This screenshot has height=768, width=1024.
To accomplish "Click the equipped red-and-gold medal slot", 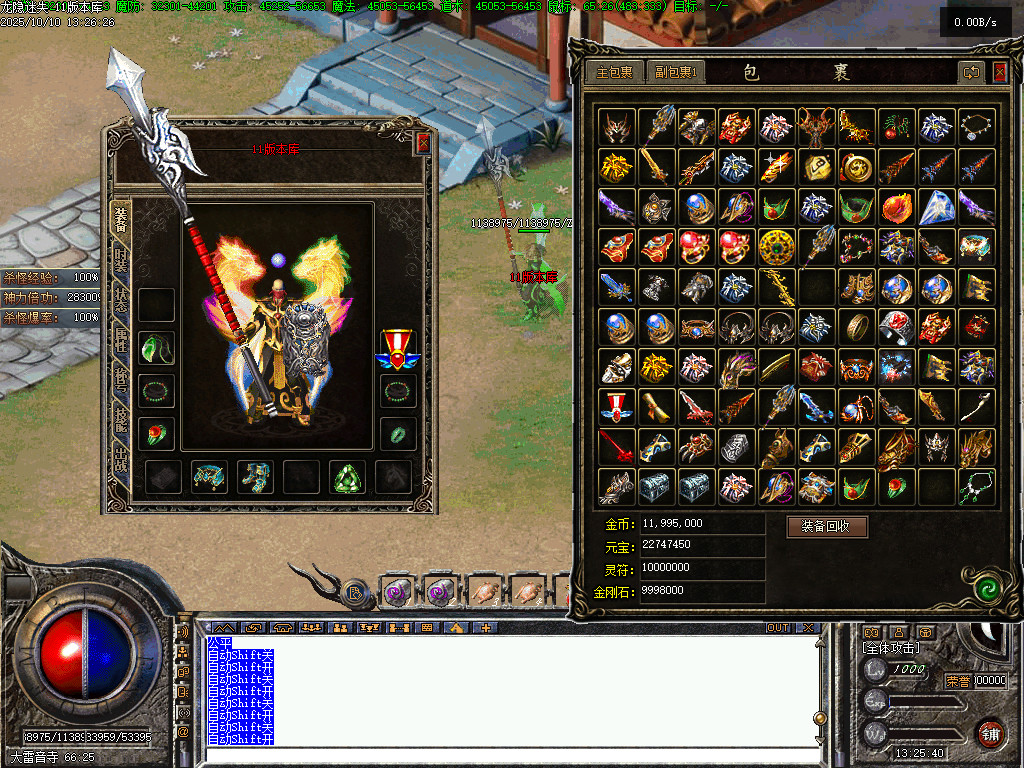I will (397, 347).
